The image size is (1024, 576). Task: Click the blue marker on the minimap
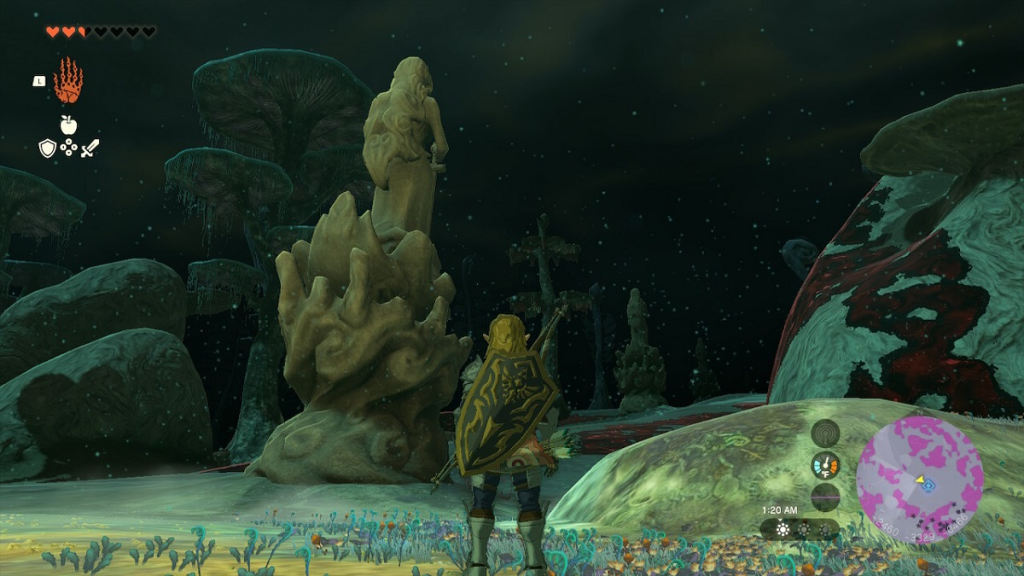pos(929,485)
